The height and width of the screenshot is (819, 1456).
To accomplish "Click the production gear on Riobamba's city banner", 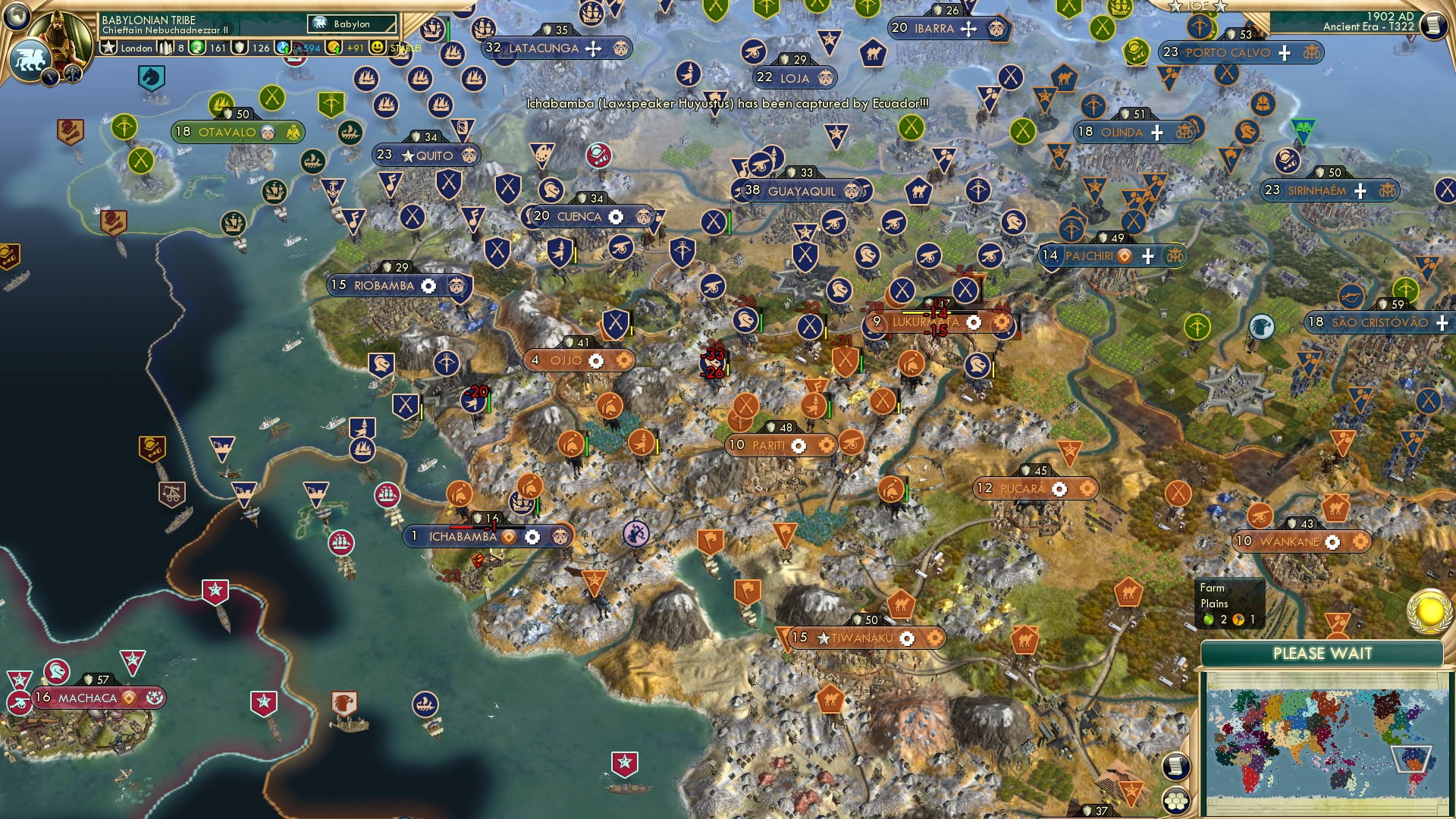I will (428, 287).
